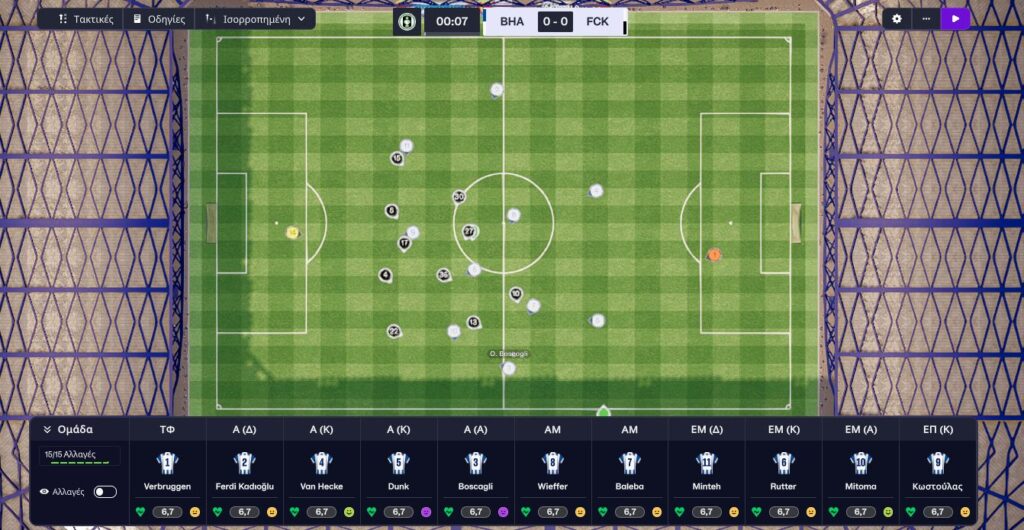Open the three-dots more options menu
This screenshot has height=530, width=1024.
926,19
